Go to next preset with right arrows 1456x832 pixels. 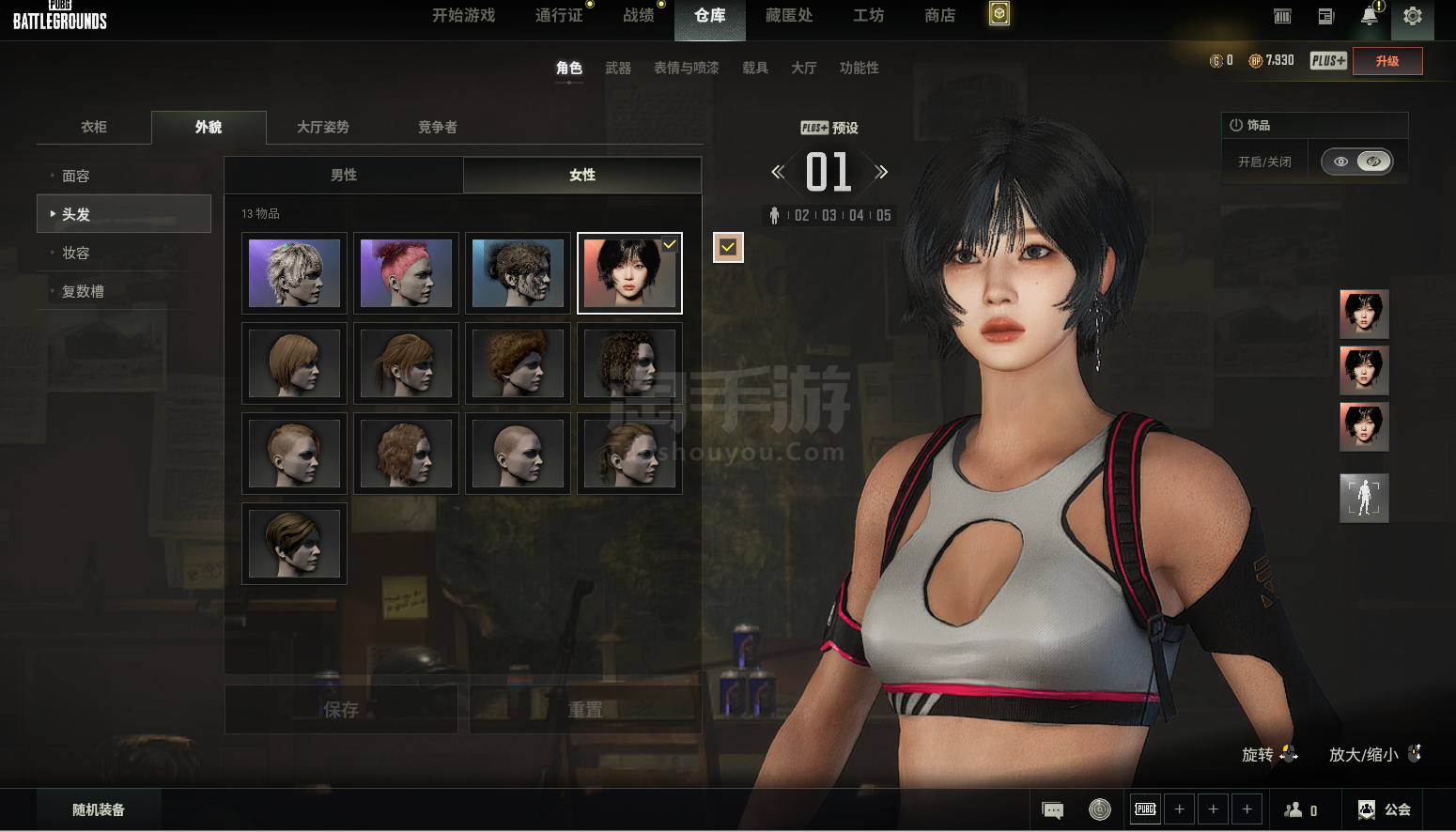[881, 172]
